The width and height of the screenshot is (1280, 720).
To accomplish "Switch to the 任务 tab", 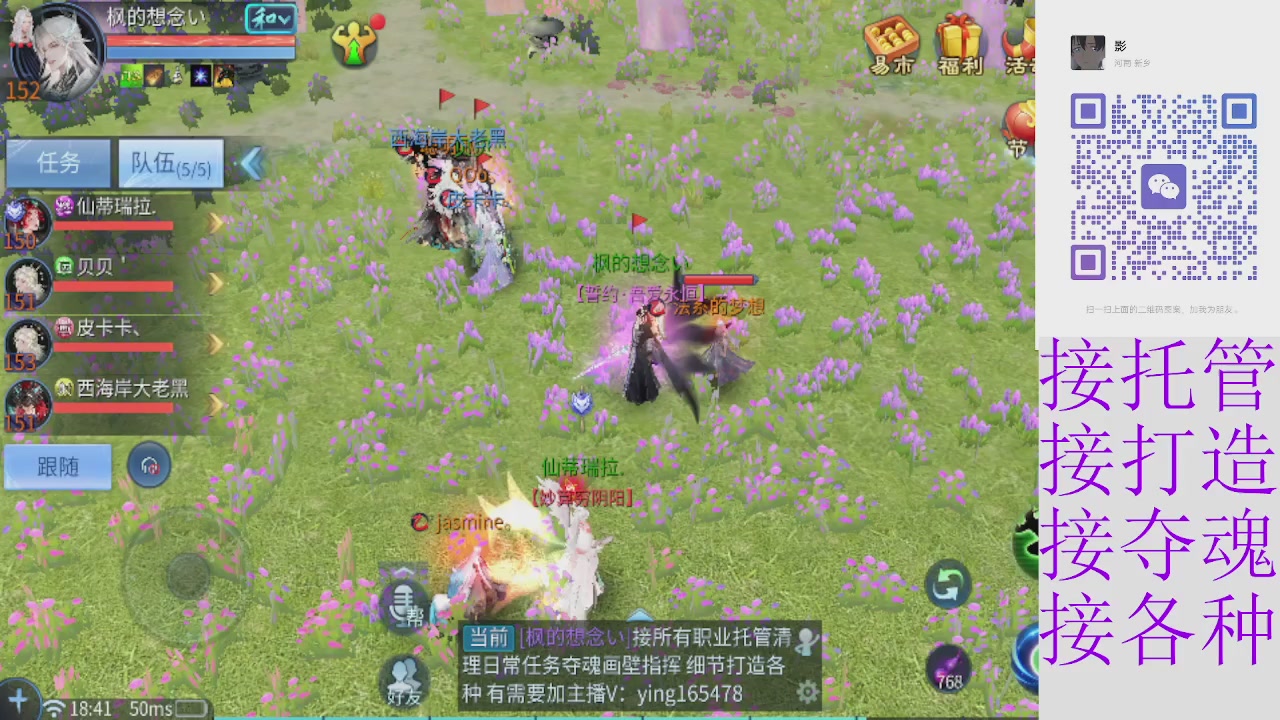I will tap(57, 163).
